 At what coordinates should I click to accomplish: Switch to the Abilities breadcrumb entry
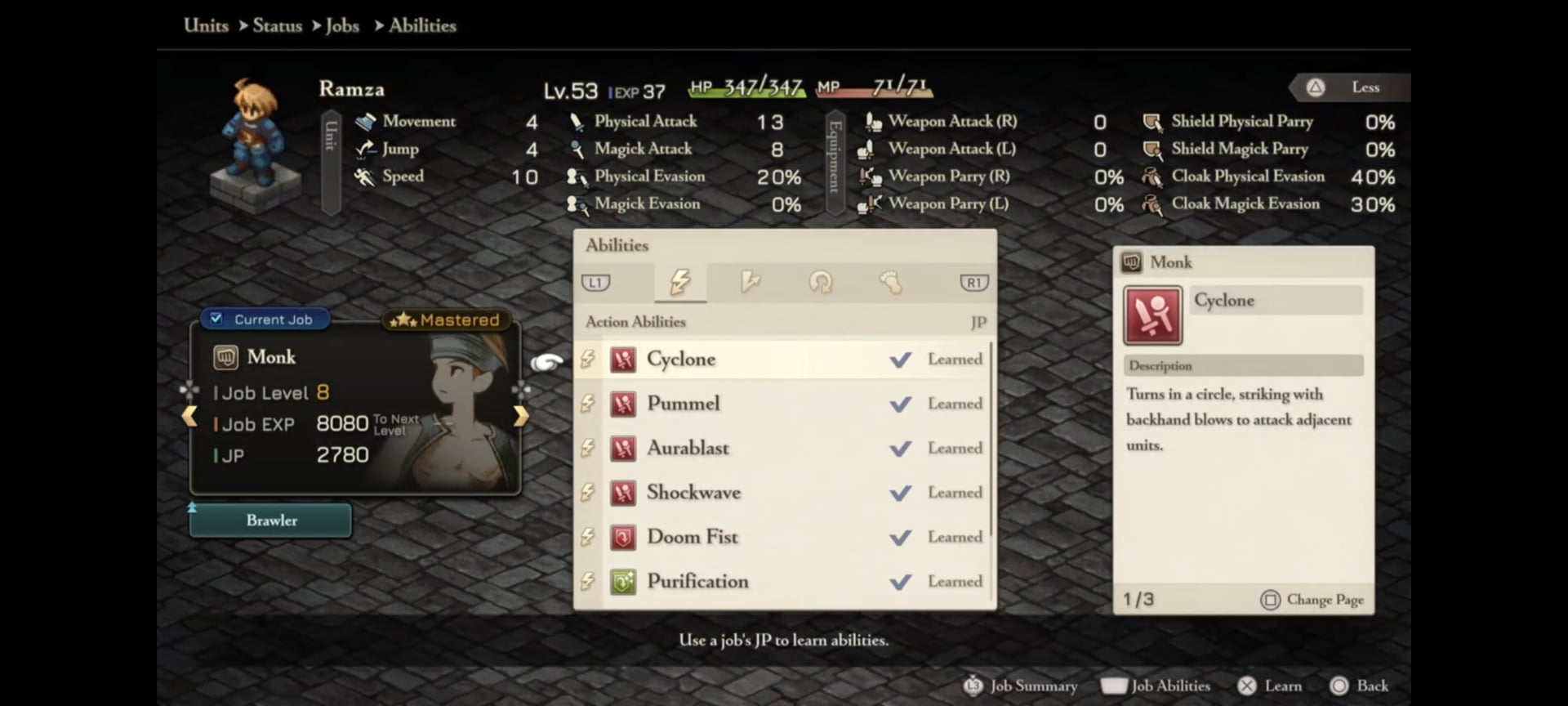(x=421, y=25)
